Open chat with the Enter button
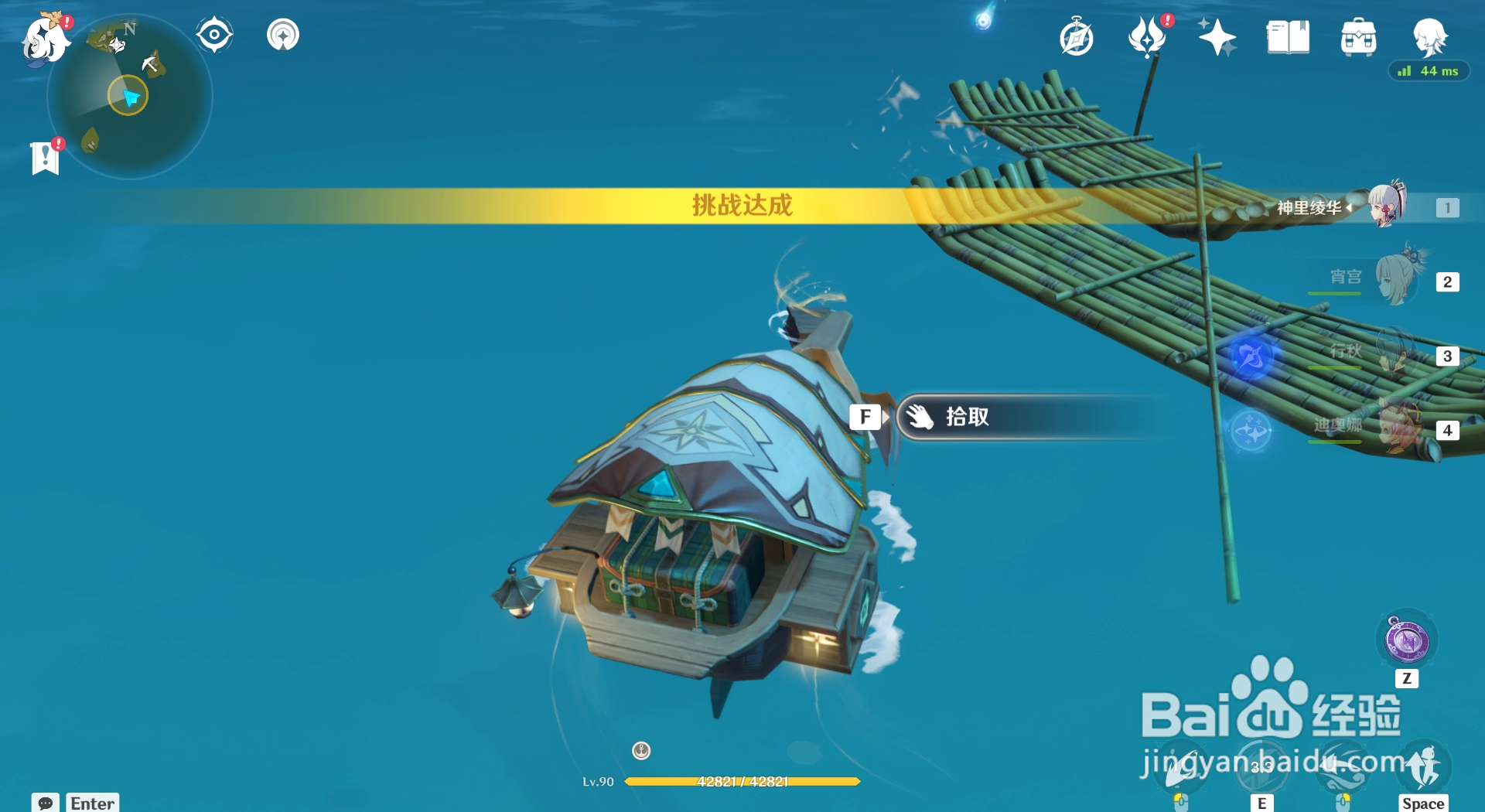 [x=92, y=803]
